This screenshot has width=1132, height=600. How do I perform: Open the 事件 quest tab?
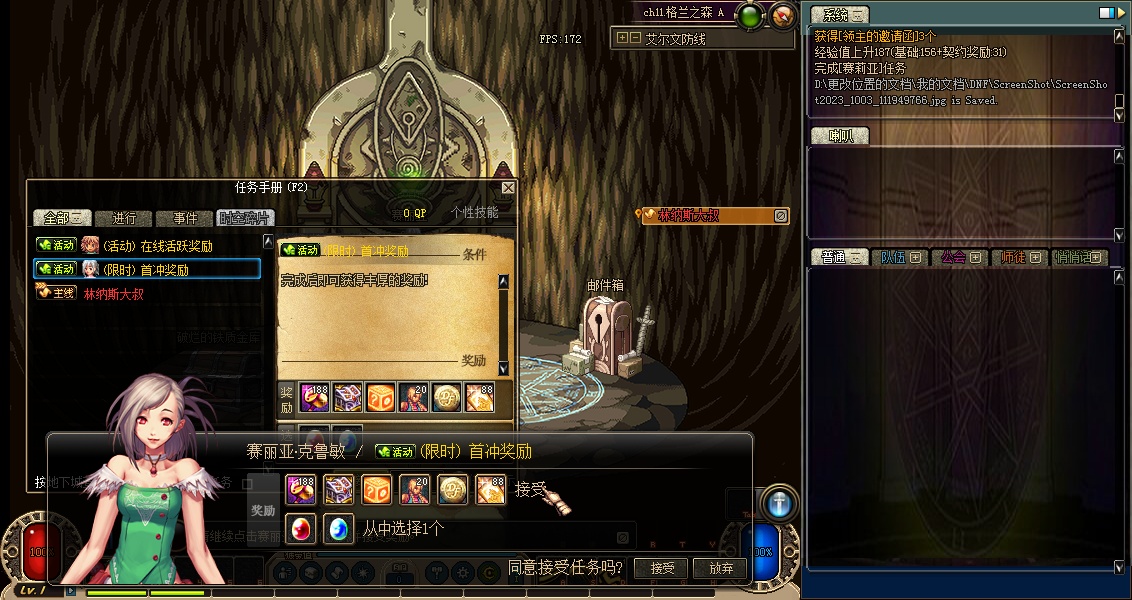pos(185,218)
